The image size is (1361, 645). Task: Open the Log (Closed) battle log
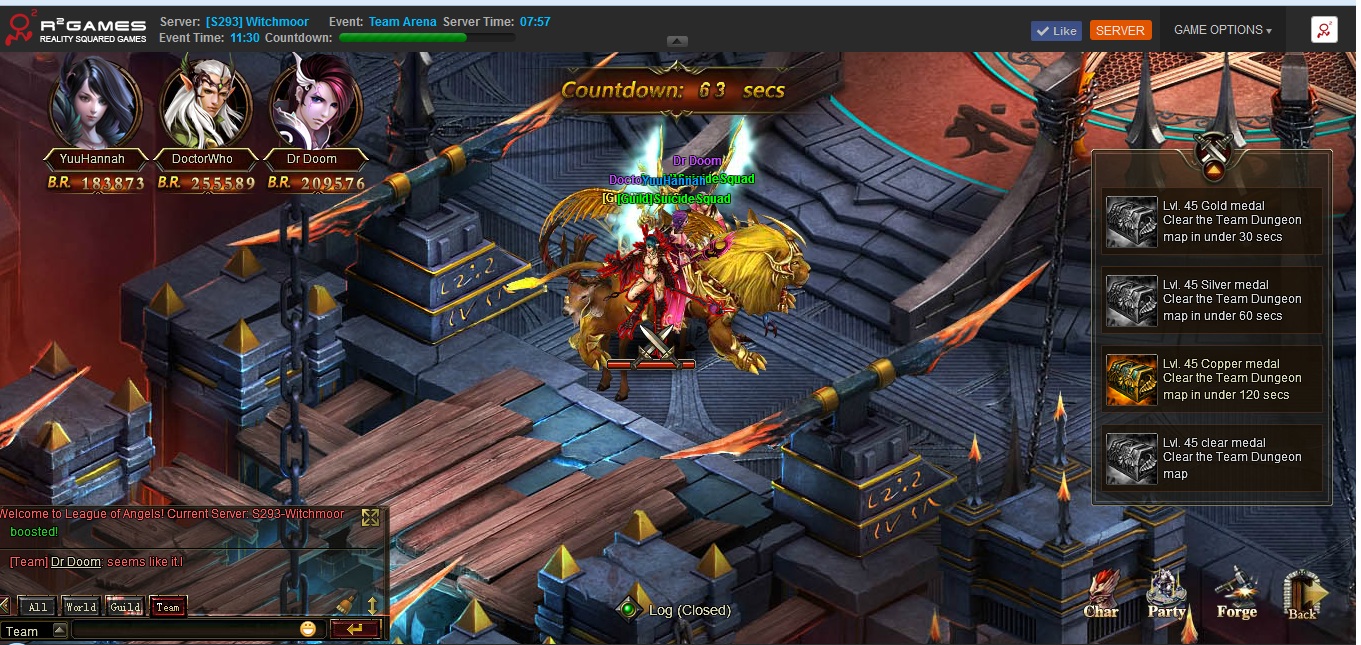point(675,610)
